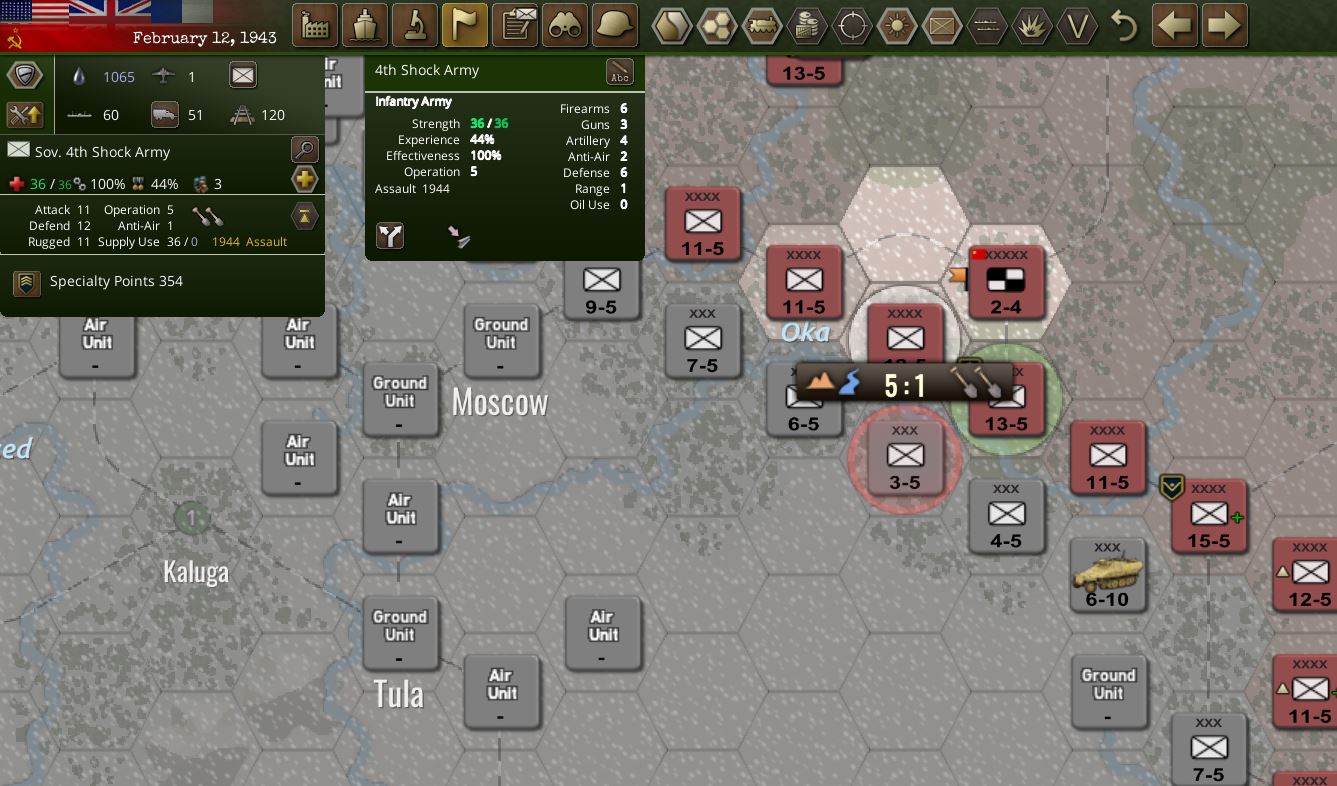The height and width of the screenshot is (786, 1337).
Task: Open the microscope research menu
Action: (414, 26)
